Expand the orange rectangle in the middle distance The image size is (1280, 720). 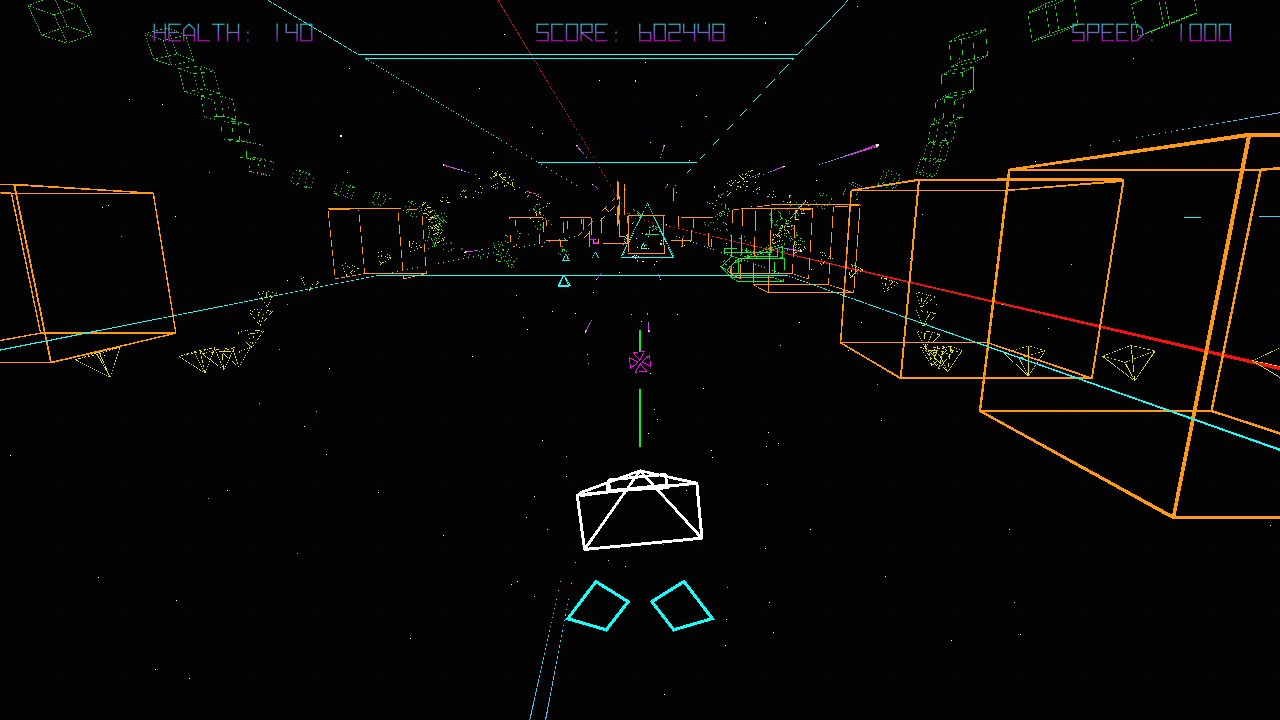tap(365, 240)
